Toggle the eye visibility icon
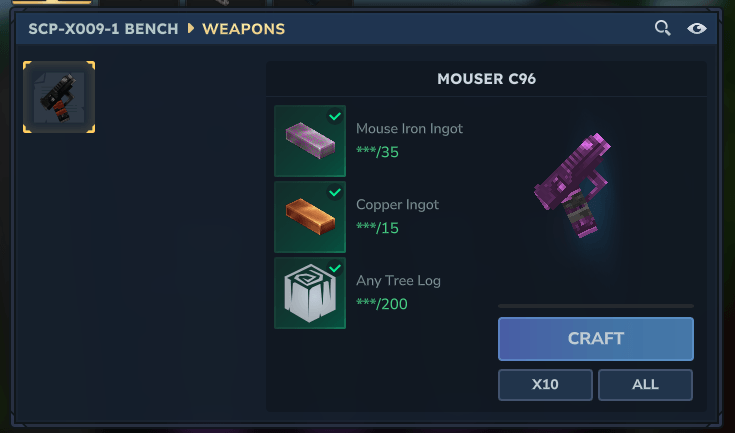This screenshot has height=433, width=735. pyautogui.click(x=697, y=28)
